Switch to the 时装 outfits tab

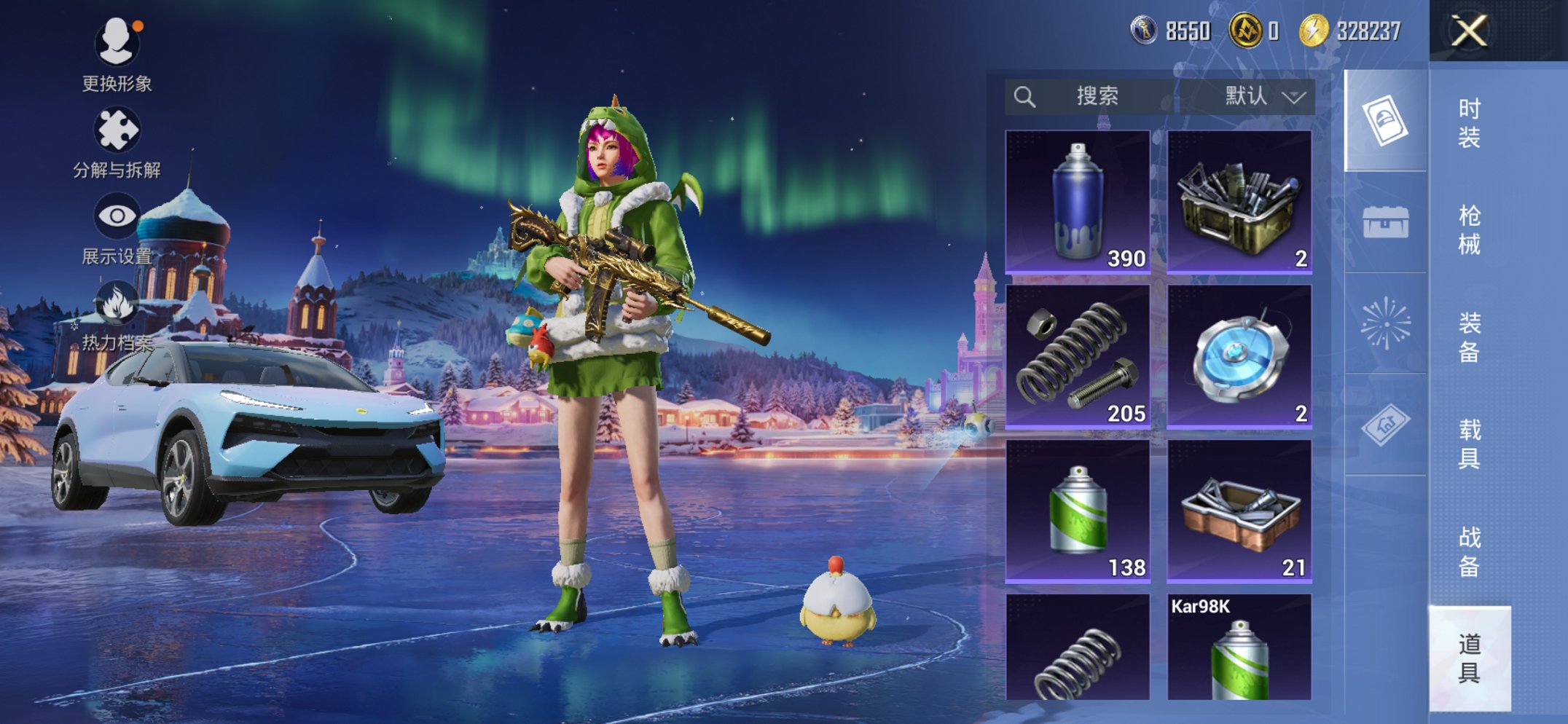[1469, 122]
